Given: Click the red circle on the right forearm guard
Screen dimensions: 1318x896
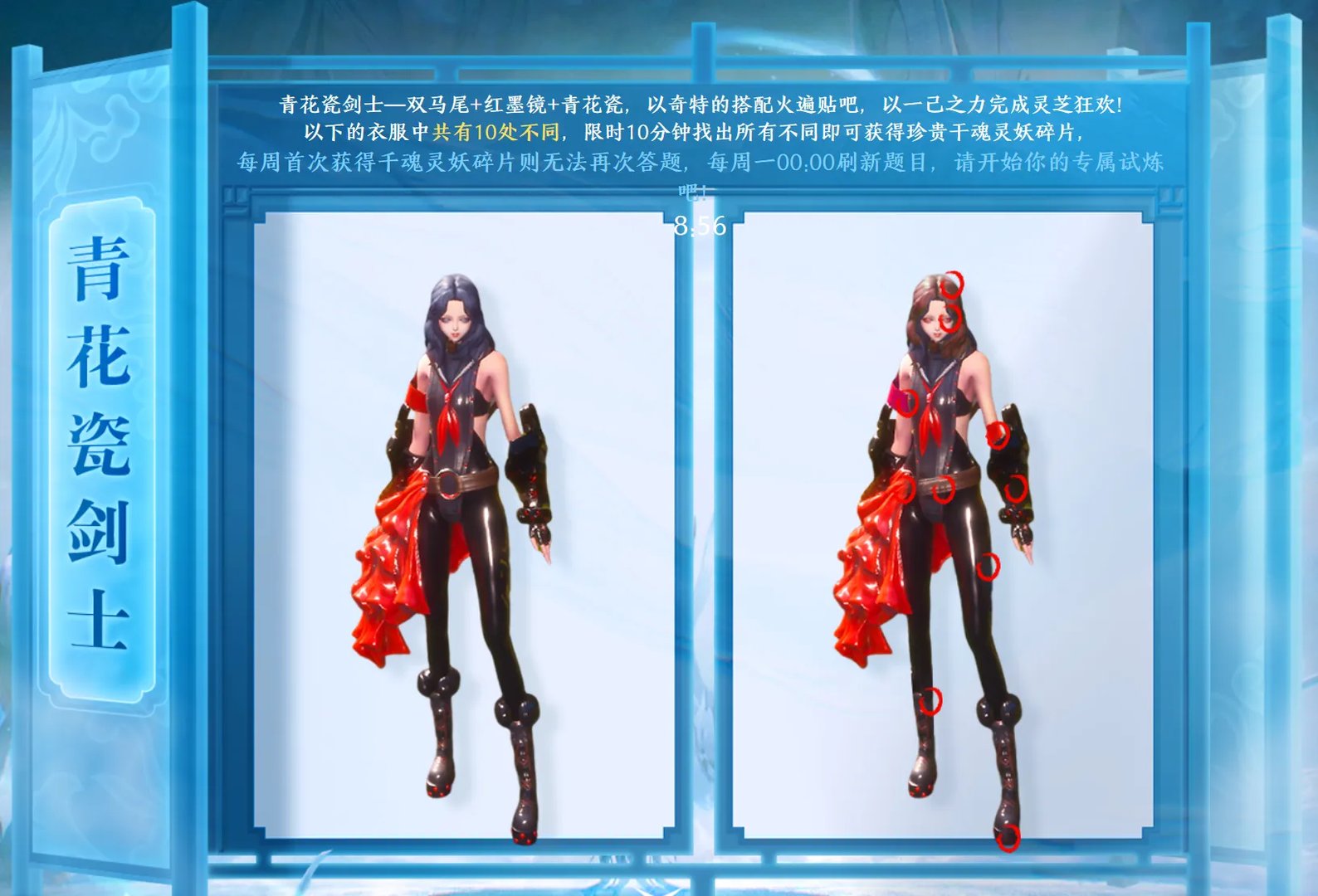Looking at the screenshot, I should point(1015,489).
